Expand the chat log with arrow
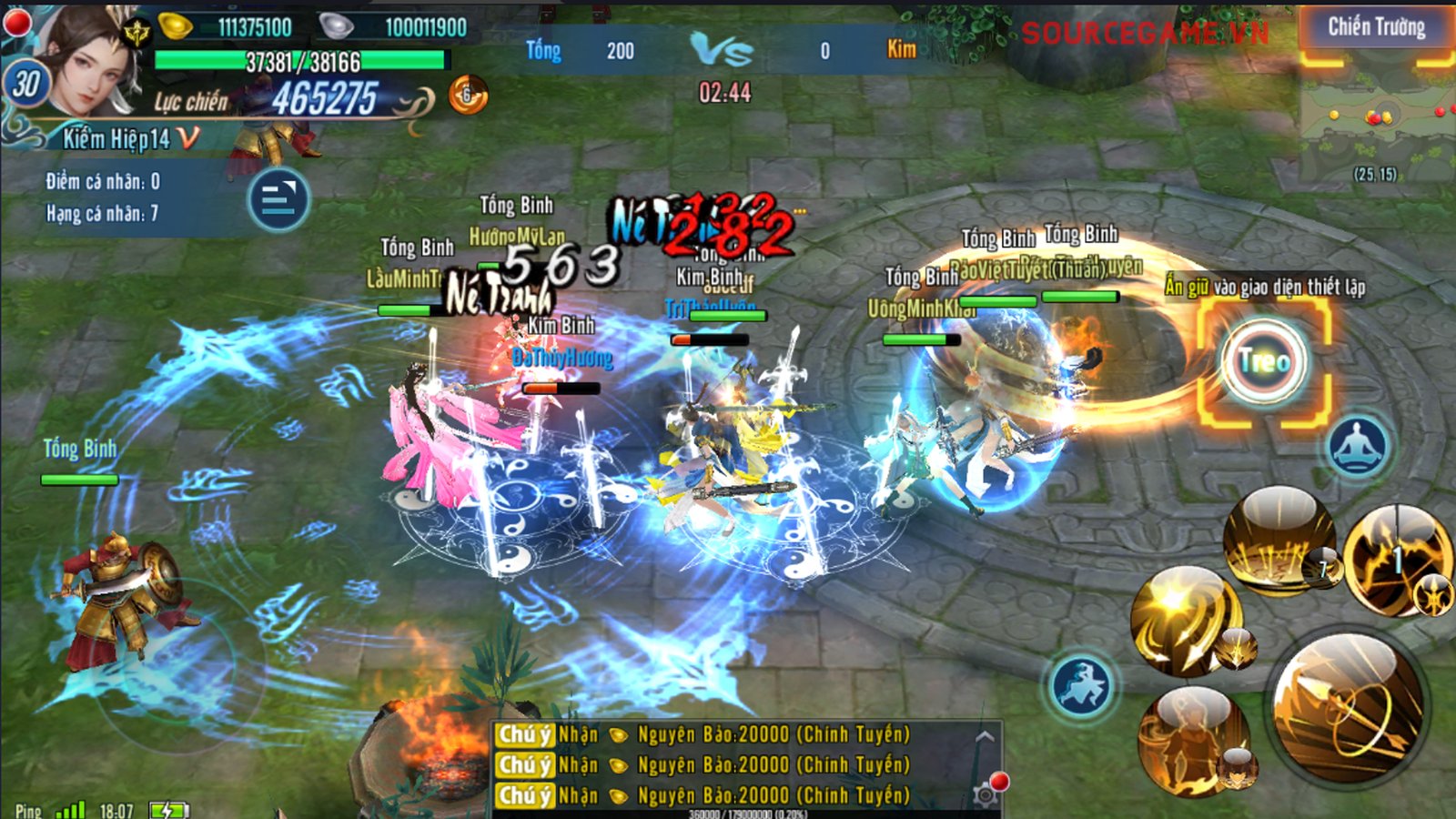The height and width of the screenshot is (819, 1456). 984,736
